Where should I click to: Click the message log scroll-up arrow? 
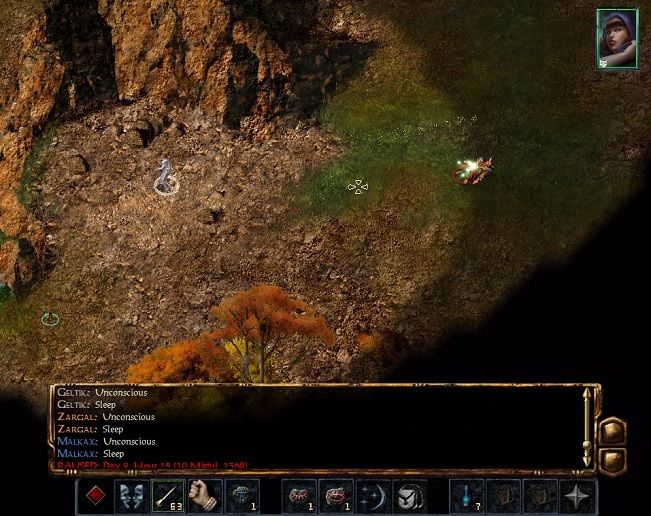click(588, 393)
